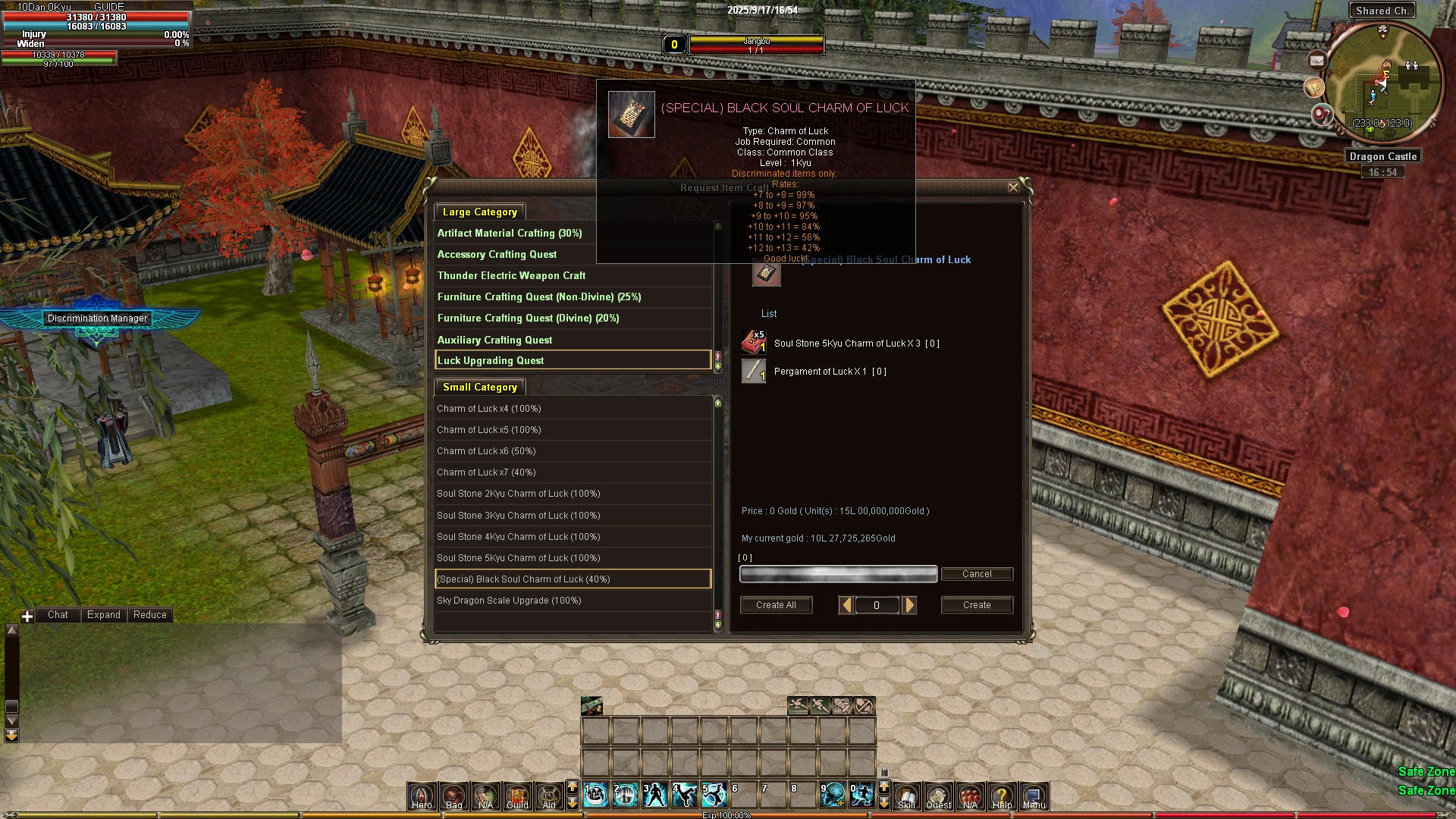The image size is (1456, 819).
Task: Close the Request Item Craft window
Action: coord(1013,187)
